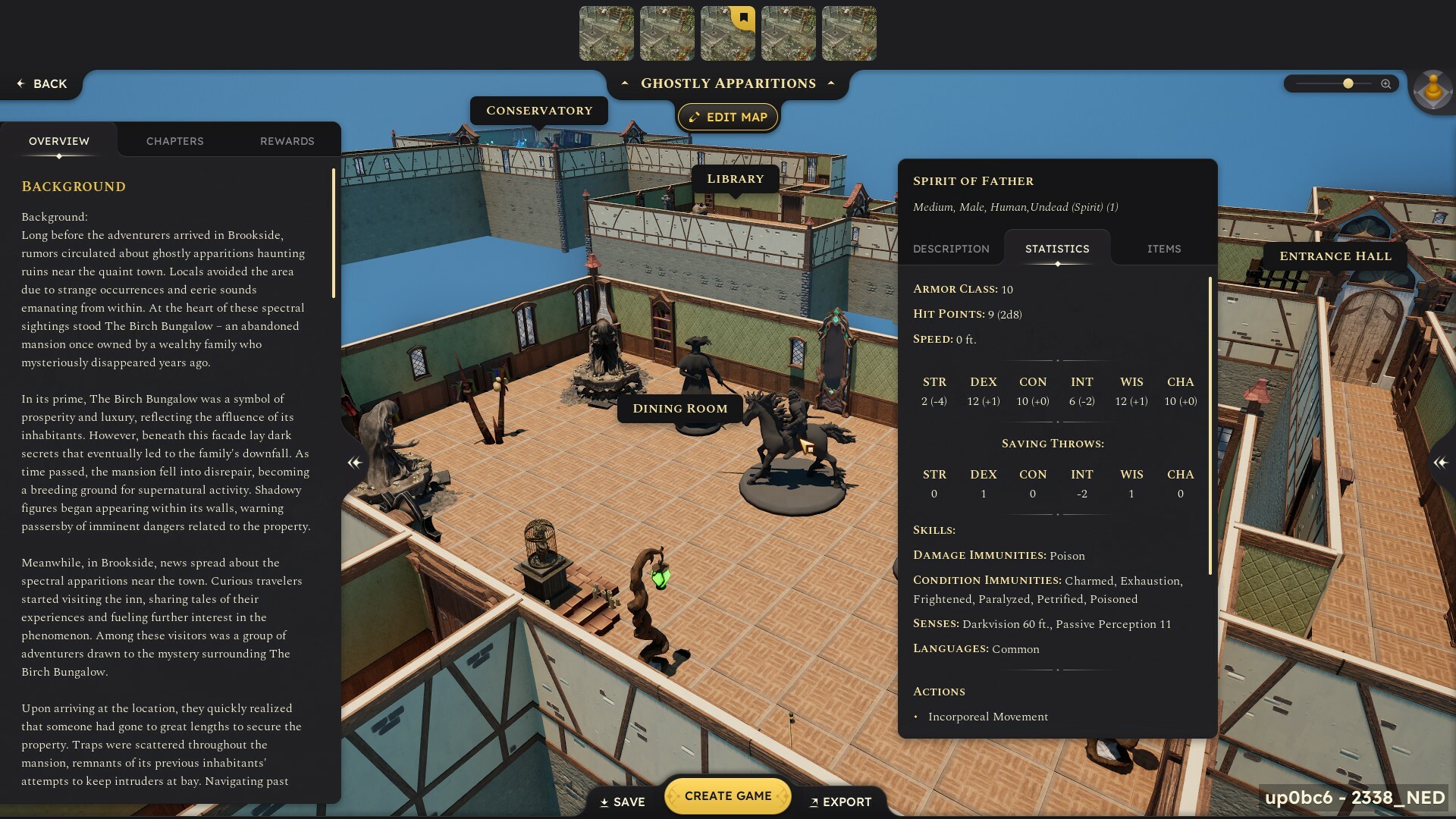The height and width of the screenshot is (819, 1456).
Task: Select the Description tab in the creature panel
Action: [951, 248]
